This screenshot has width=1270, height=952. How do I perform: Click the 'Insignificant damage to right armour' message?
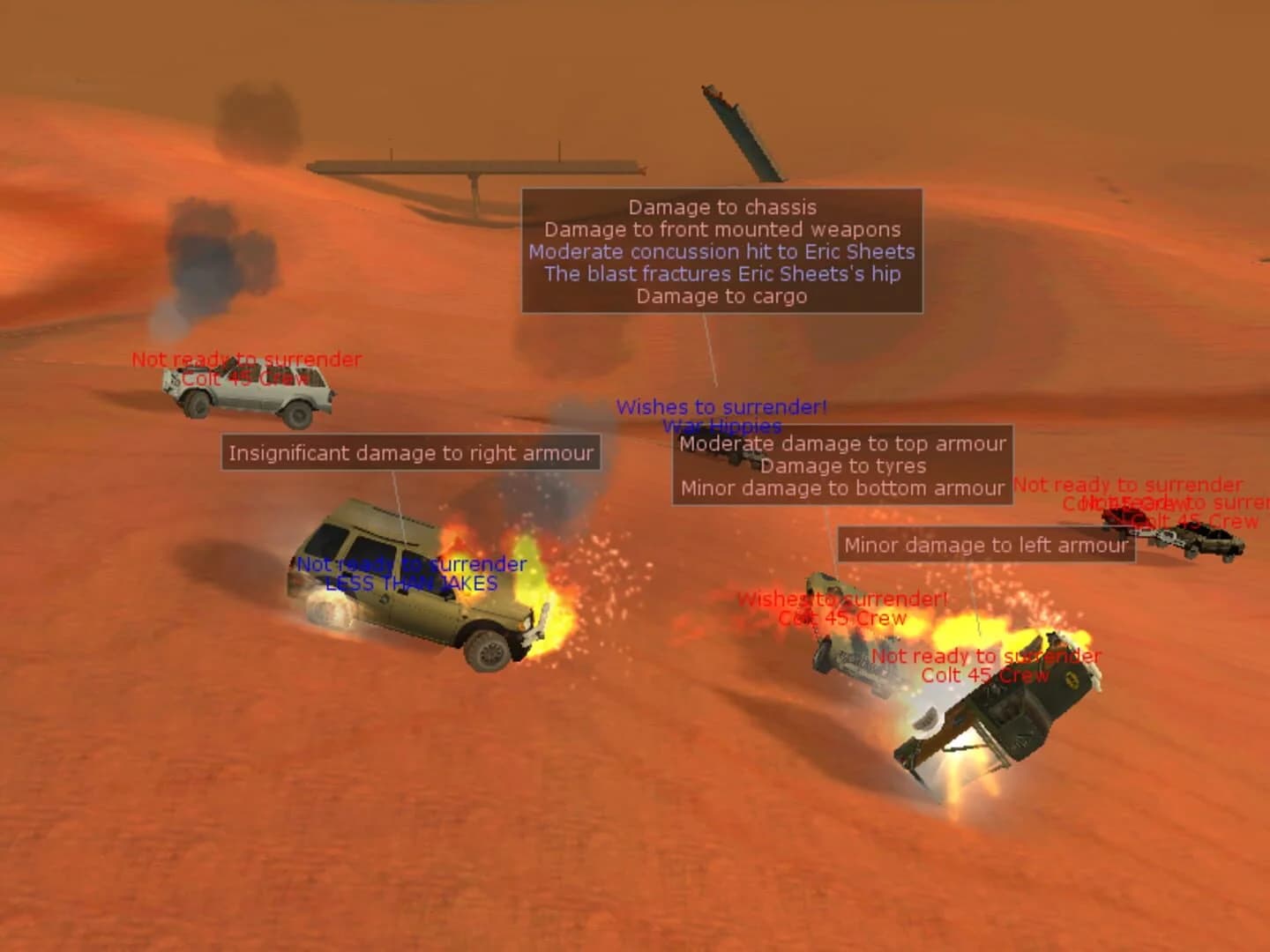coord(411,452)
